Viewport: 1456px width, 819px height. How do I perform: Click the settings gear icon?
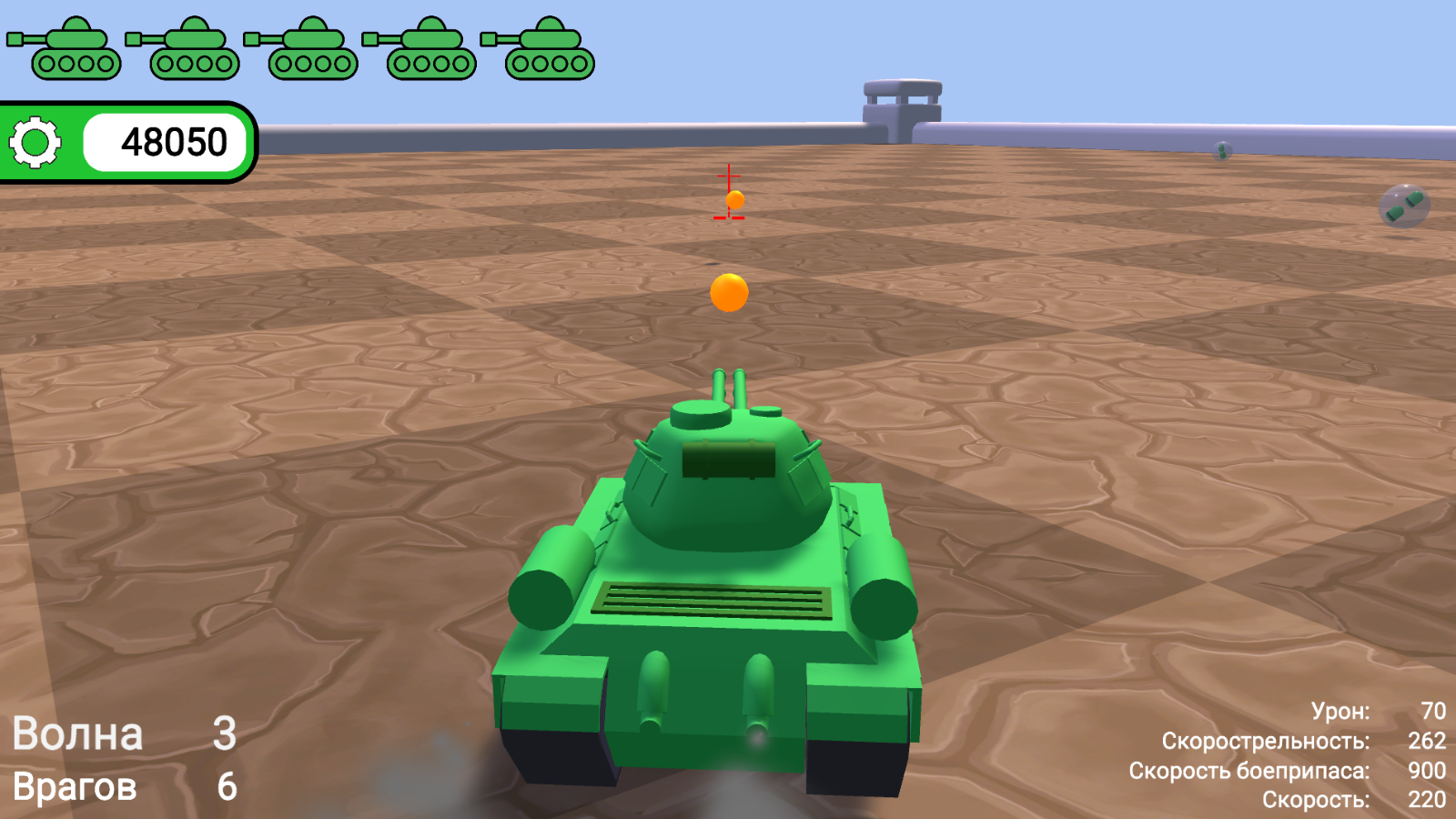point(34,141)
